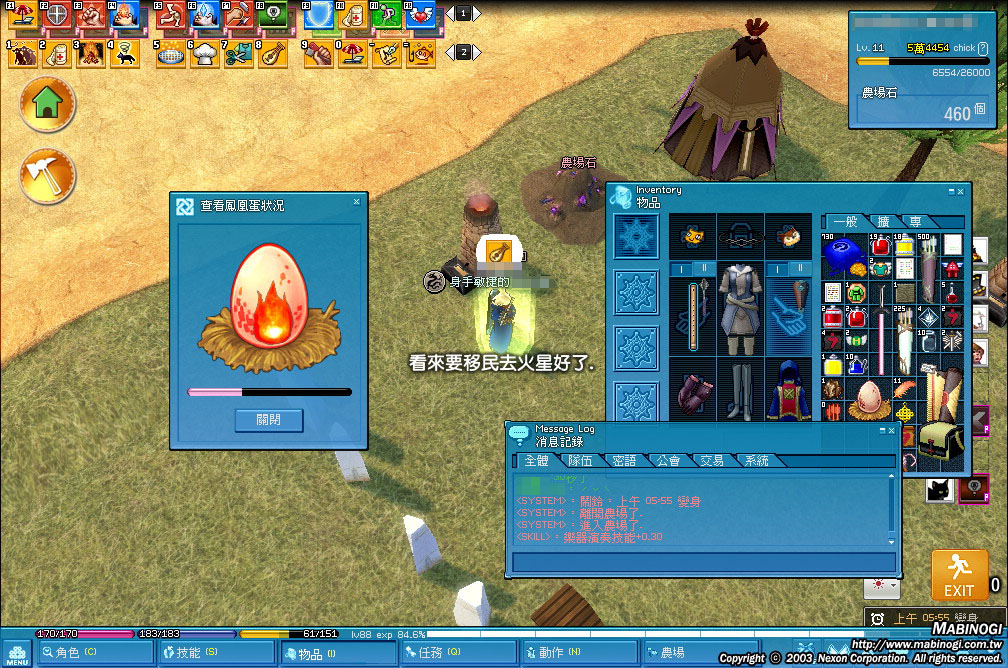Close the phoenix egg status window
Screen dimensions: 1008x668
(356, 202)
